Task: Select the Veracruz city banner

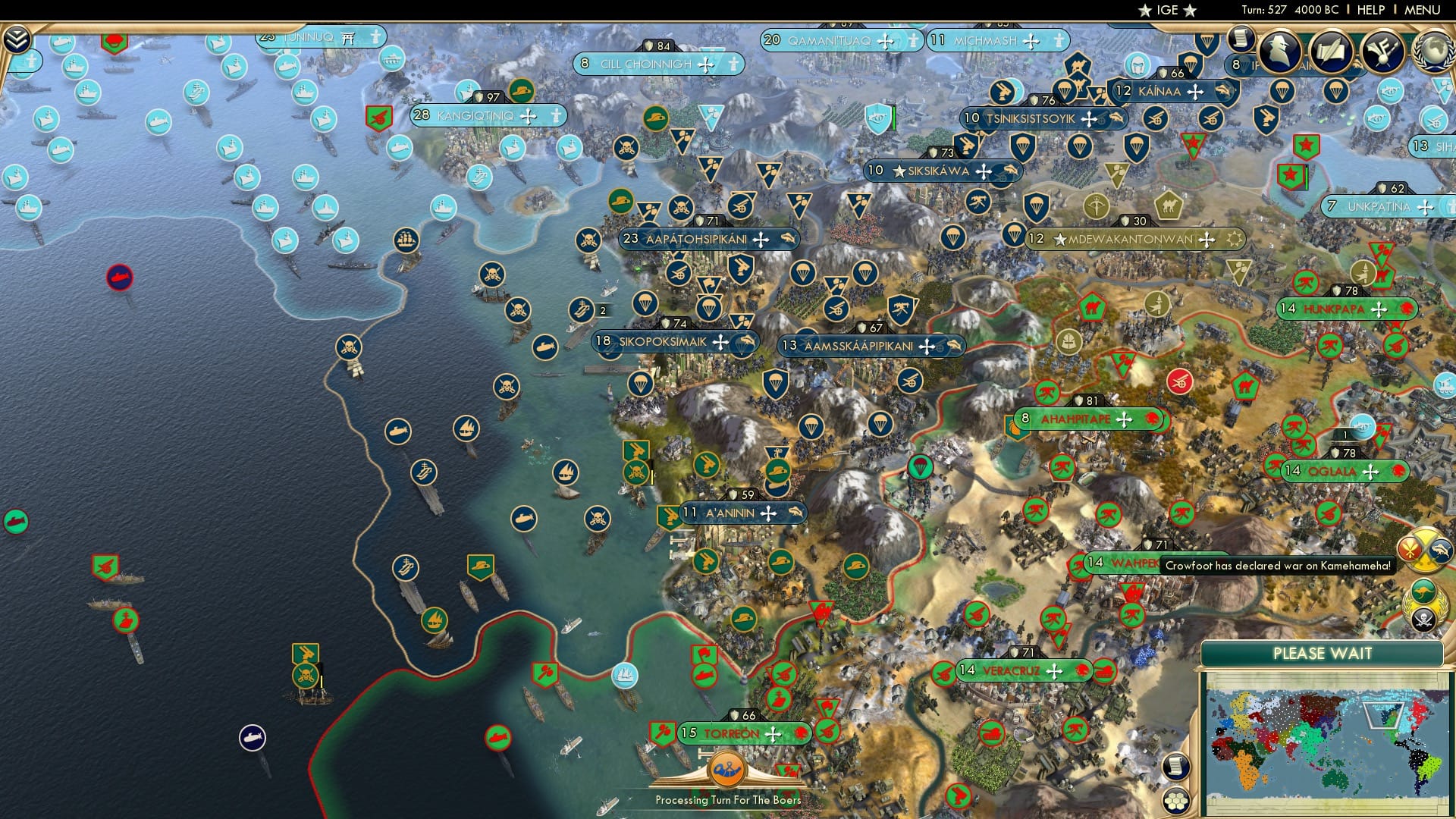Action: [x=1012, y=670]
